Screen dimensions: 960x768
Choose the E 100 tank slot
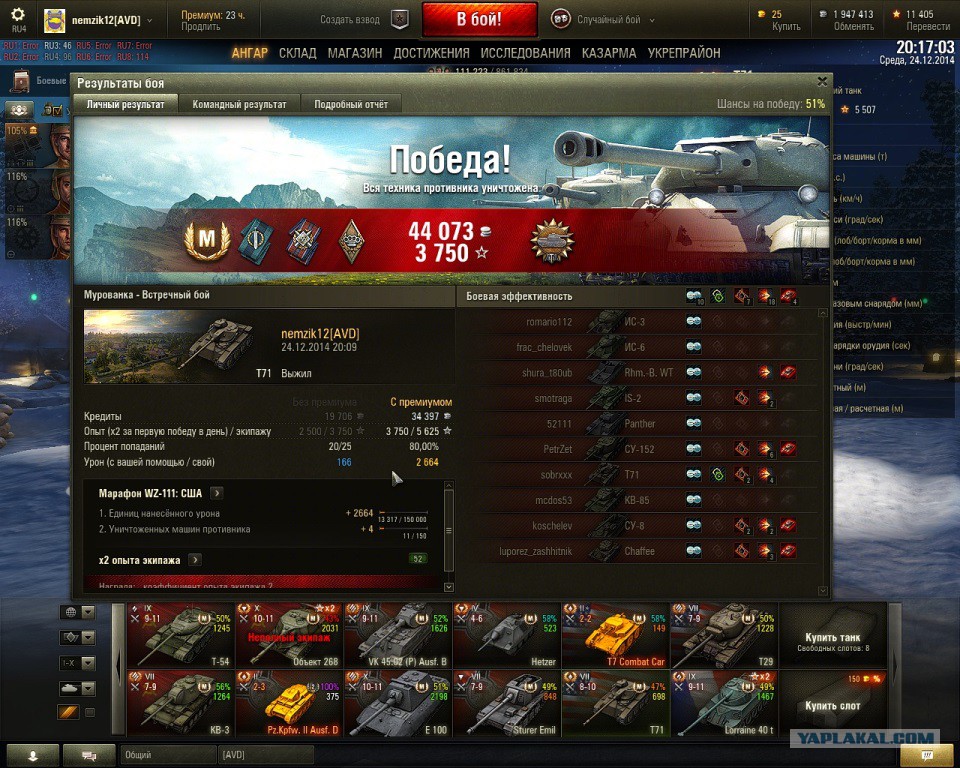(397, 704)
